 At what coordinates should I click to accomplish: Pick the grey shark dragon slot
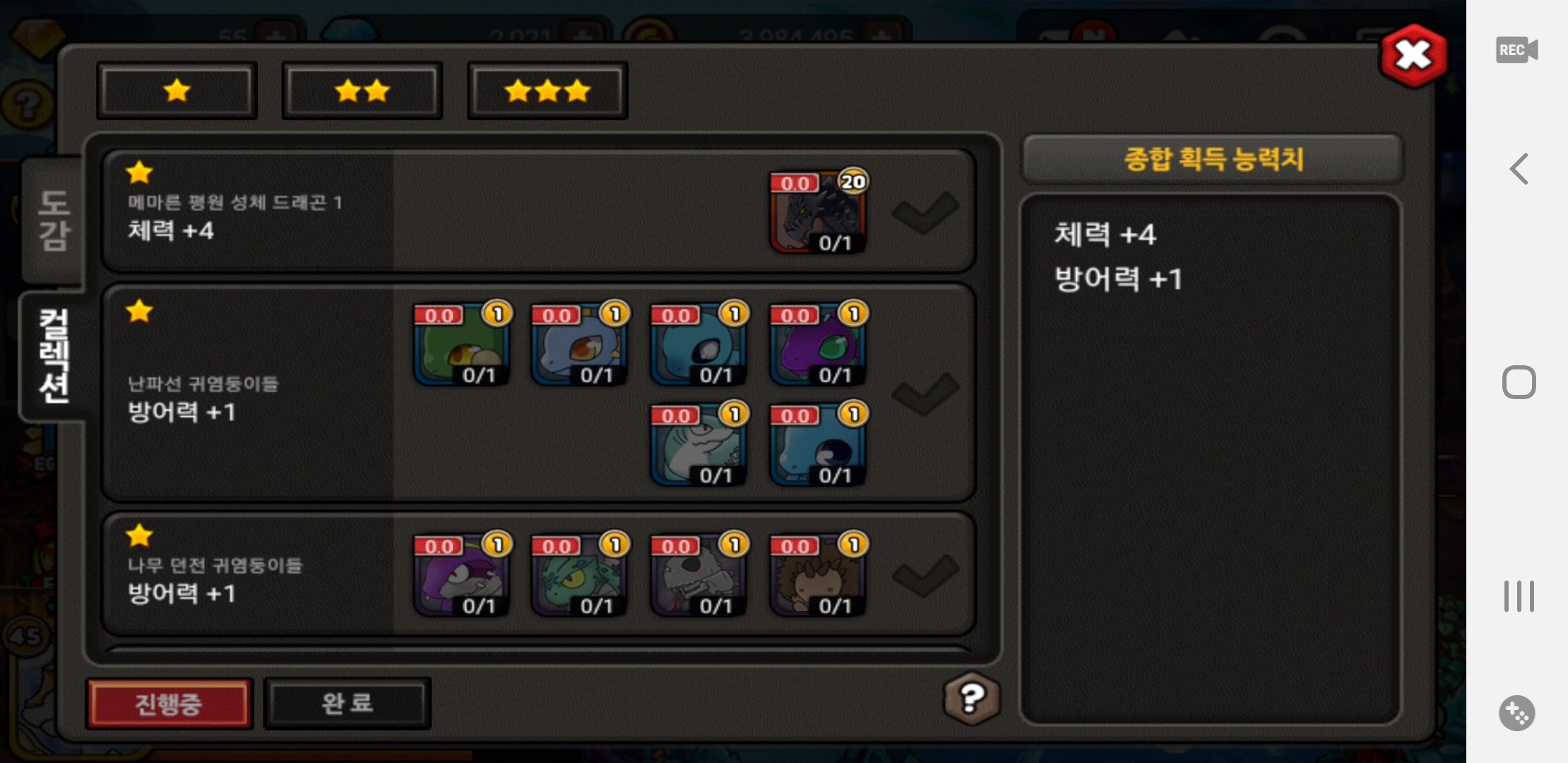tap(698, 445)
